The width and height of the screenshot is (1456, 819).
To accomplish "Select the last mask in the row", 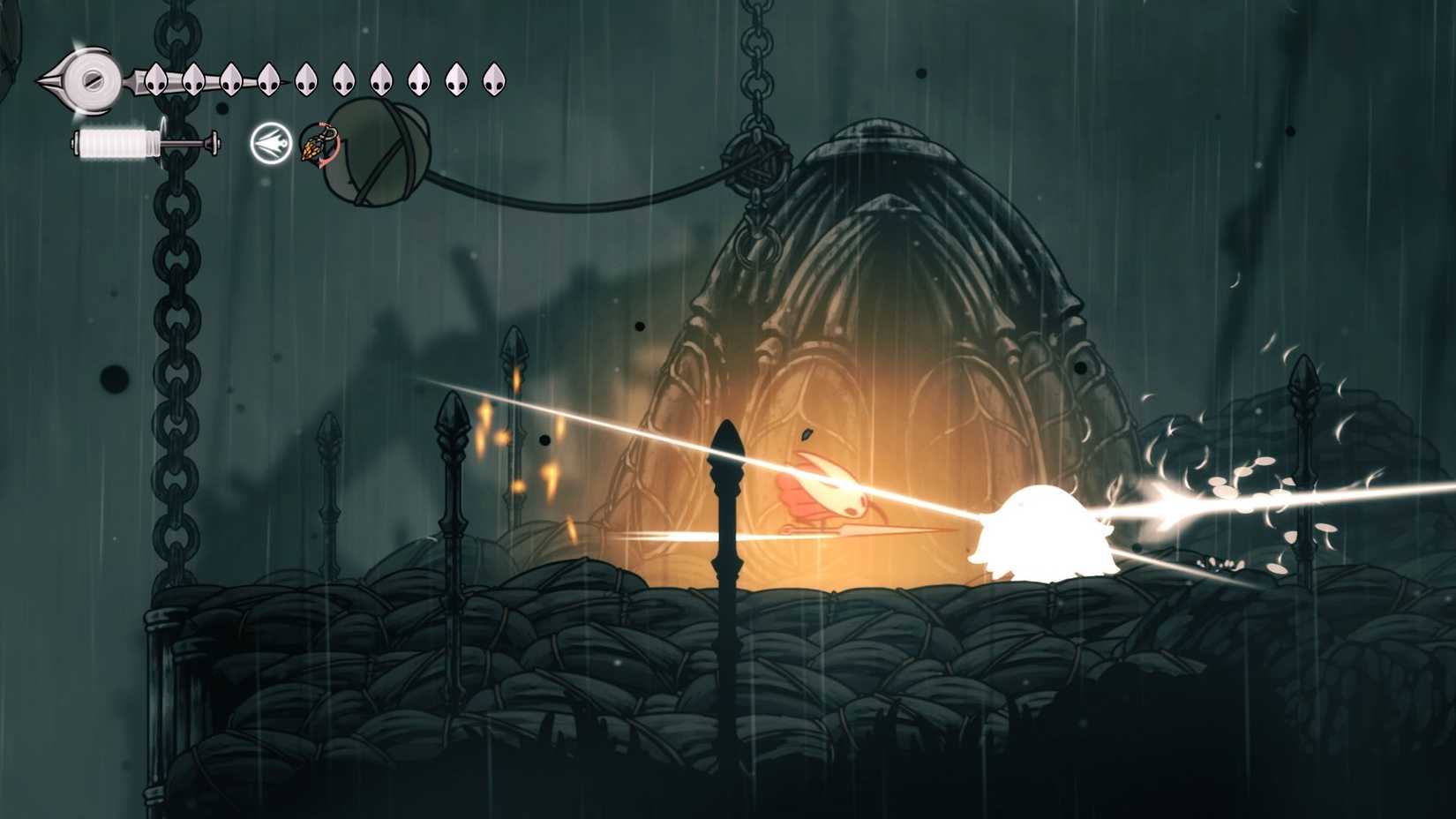I will (494, 79).
